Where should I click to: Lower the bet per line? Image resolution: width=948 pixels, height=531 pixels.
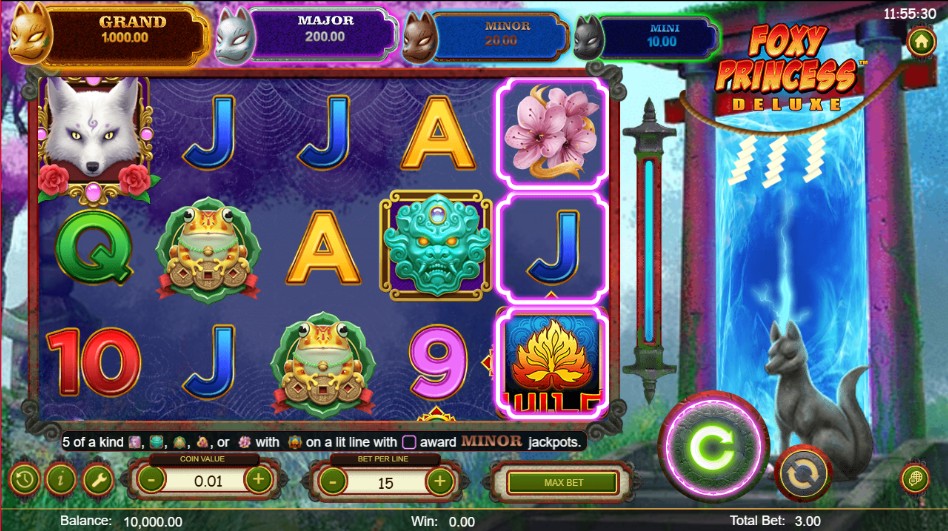pos(331,482)
